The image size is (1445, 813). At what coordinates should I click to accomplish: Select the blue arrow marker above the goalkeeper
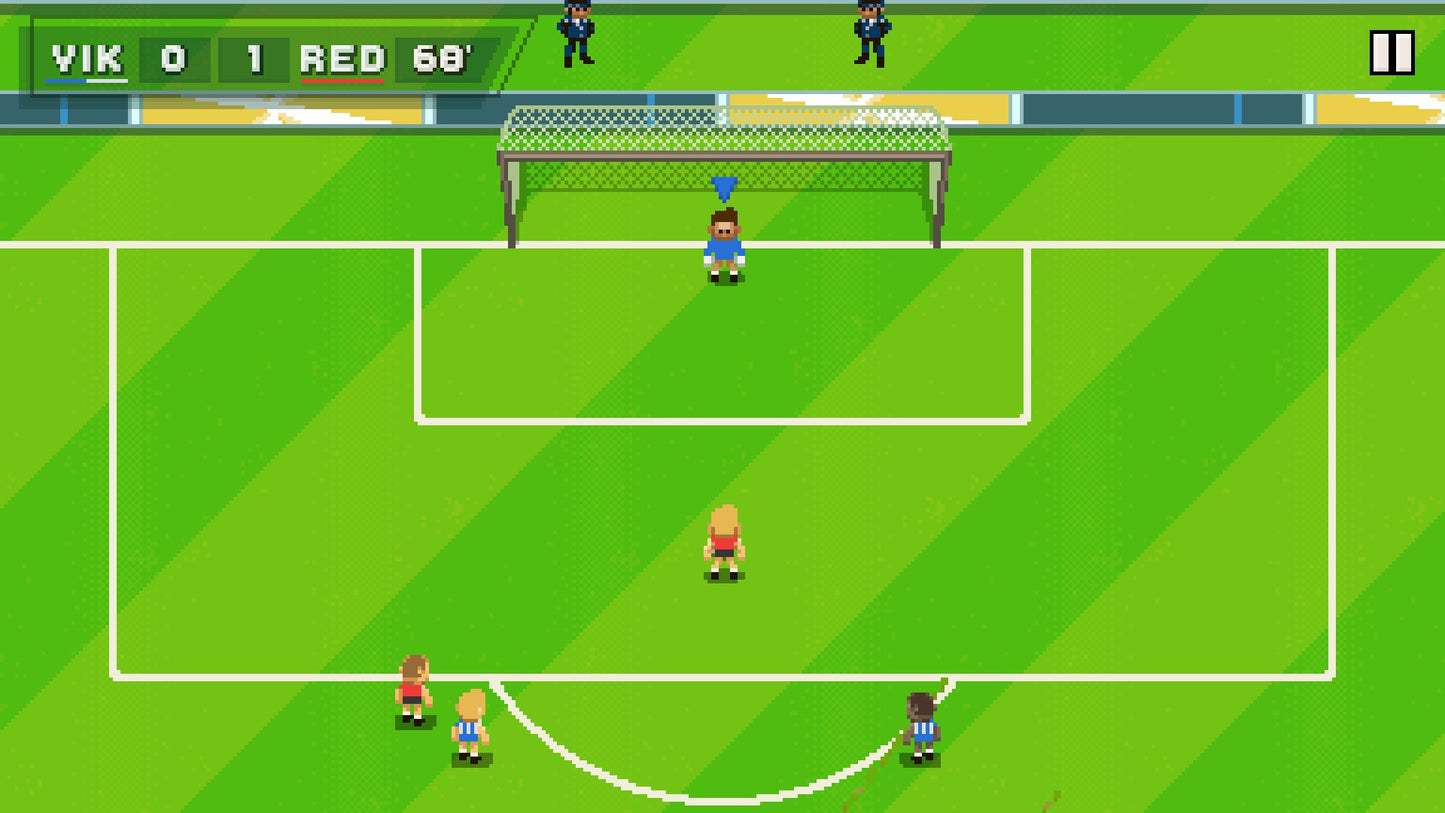[x=723, y=186]
